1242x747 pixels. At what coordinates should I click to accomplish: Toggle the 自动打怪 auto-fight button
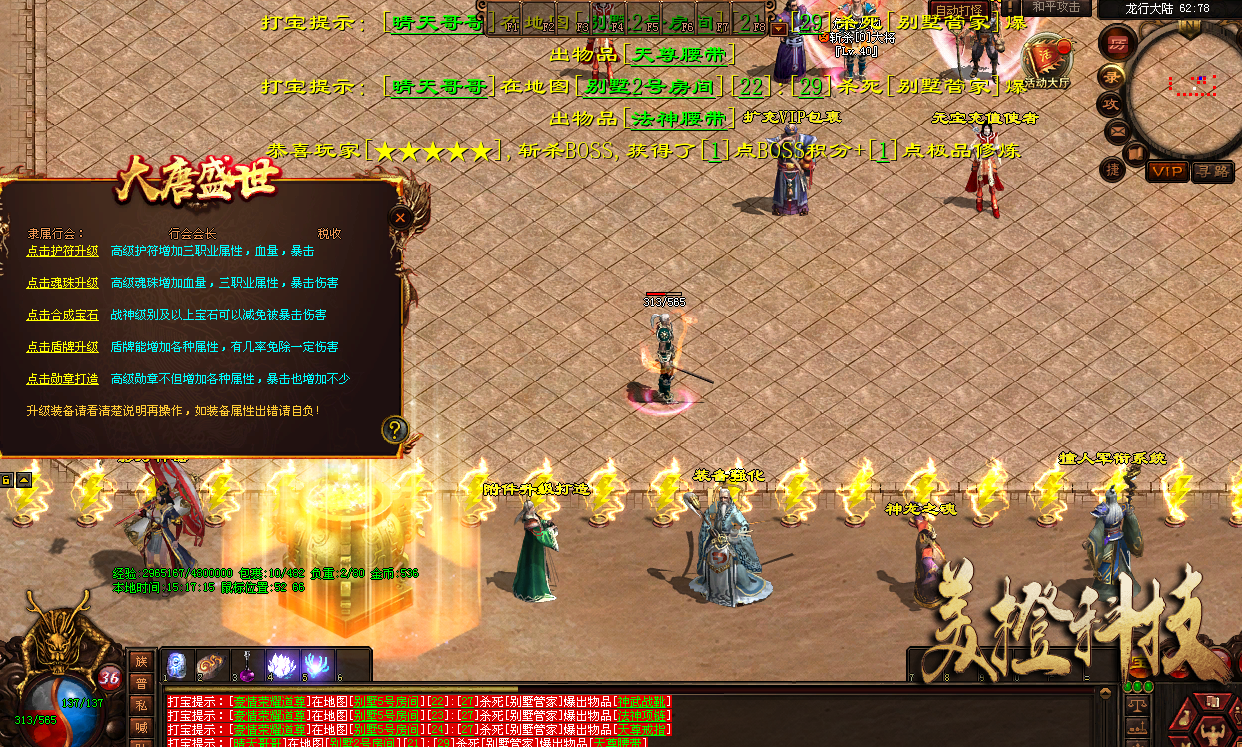[958, 10]
